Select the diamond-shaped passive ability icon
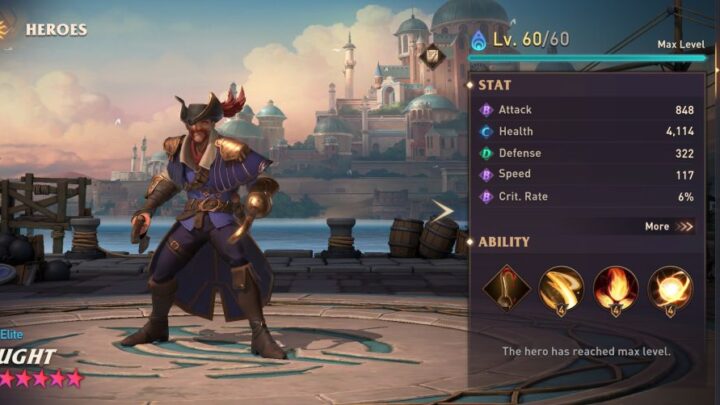 pos(507,288)
